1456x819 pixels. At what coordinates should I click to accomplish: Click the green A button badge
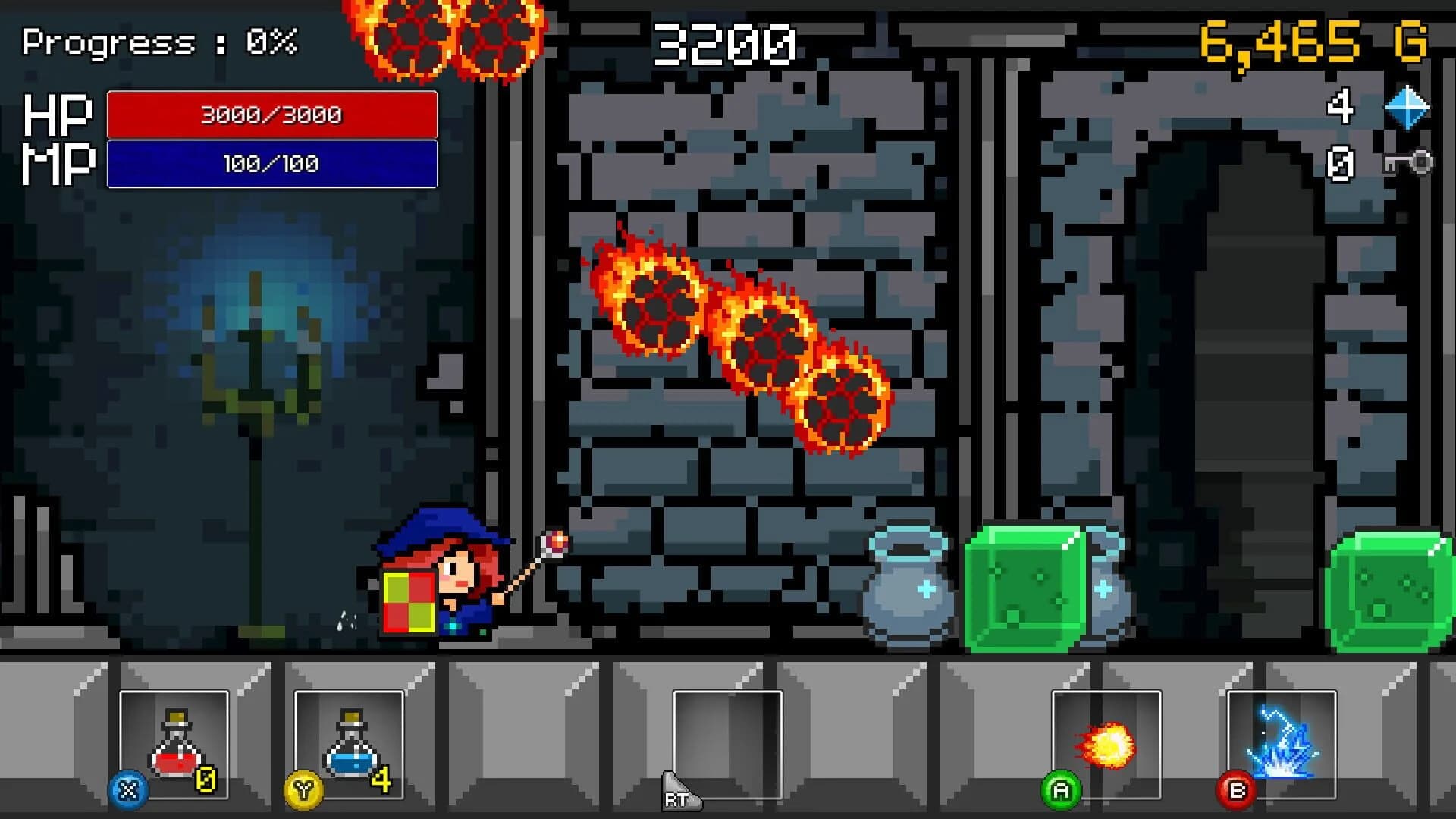1062,792
